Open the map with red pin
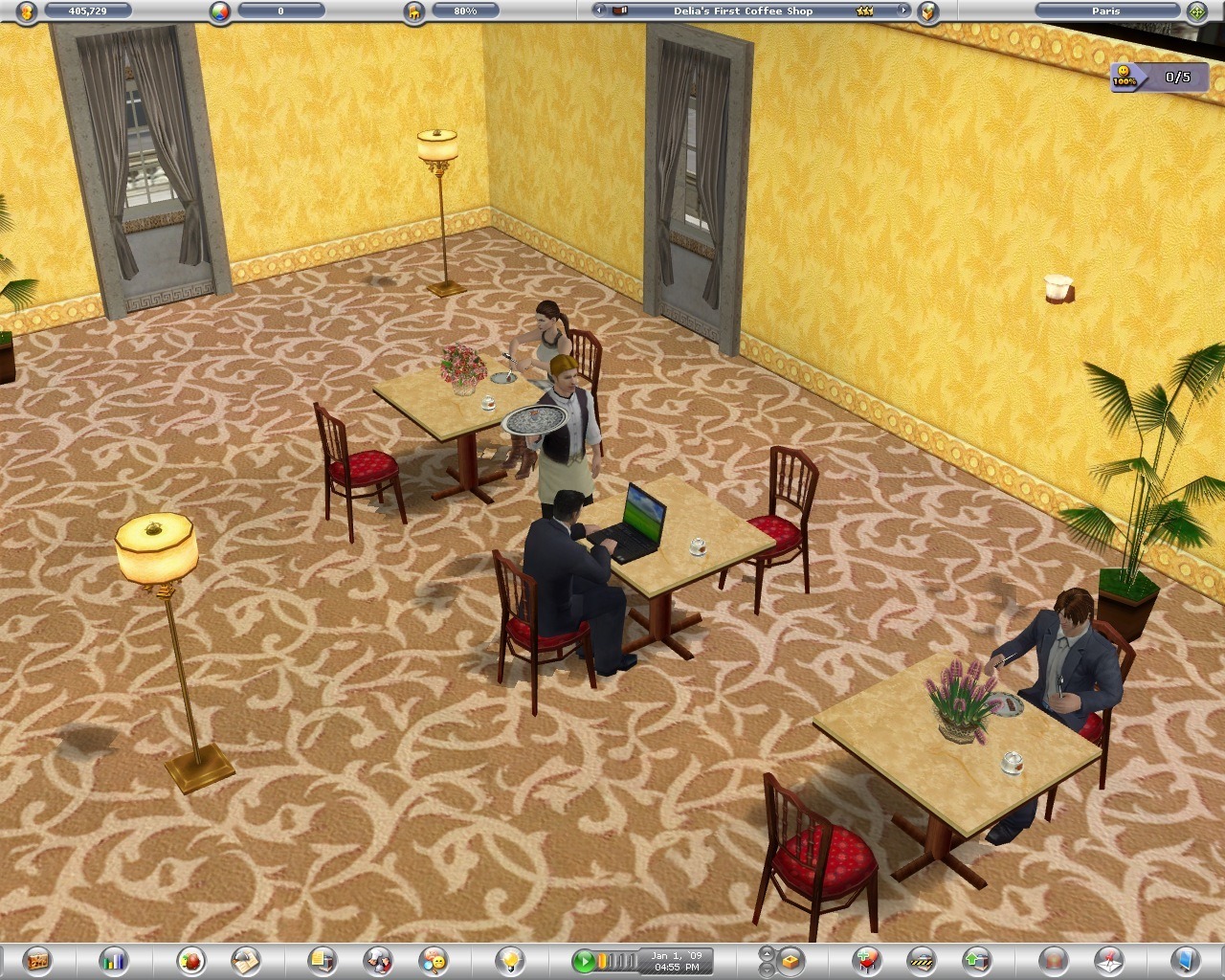 [x=1108, y=959]
